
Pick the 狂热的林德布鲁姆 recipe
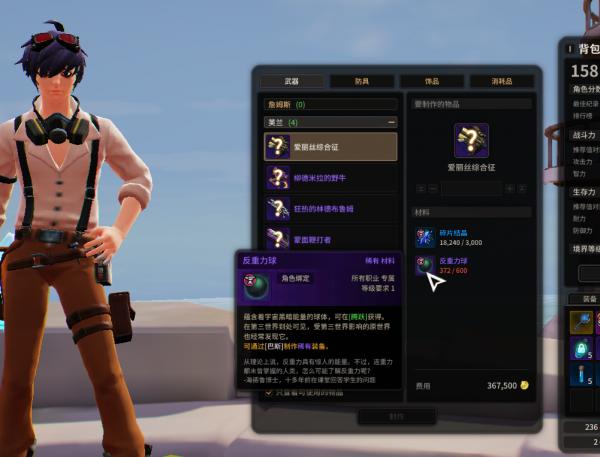click(330, 208)
